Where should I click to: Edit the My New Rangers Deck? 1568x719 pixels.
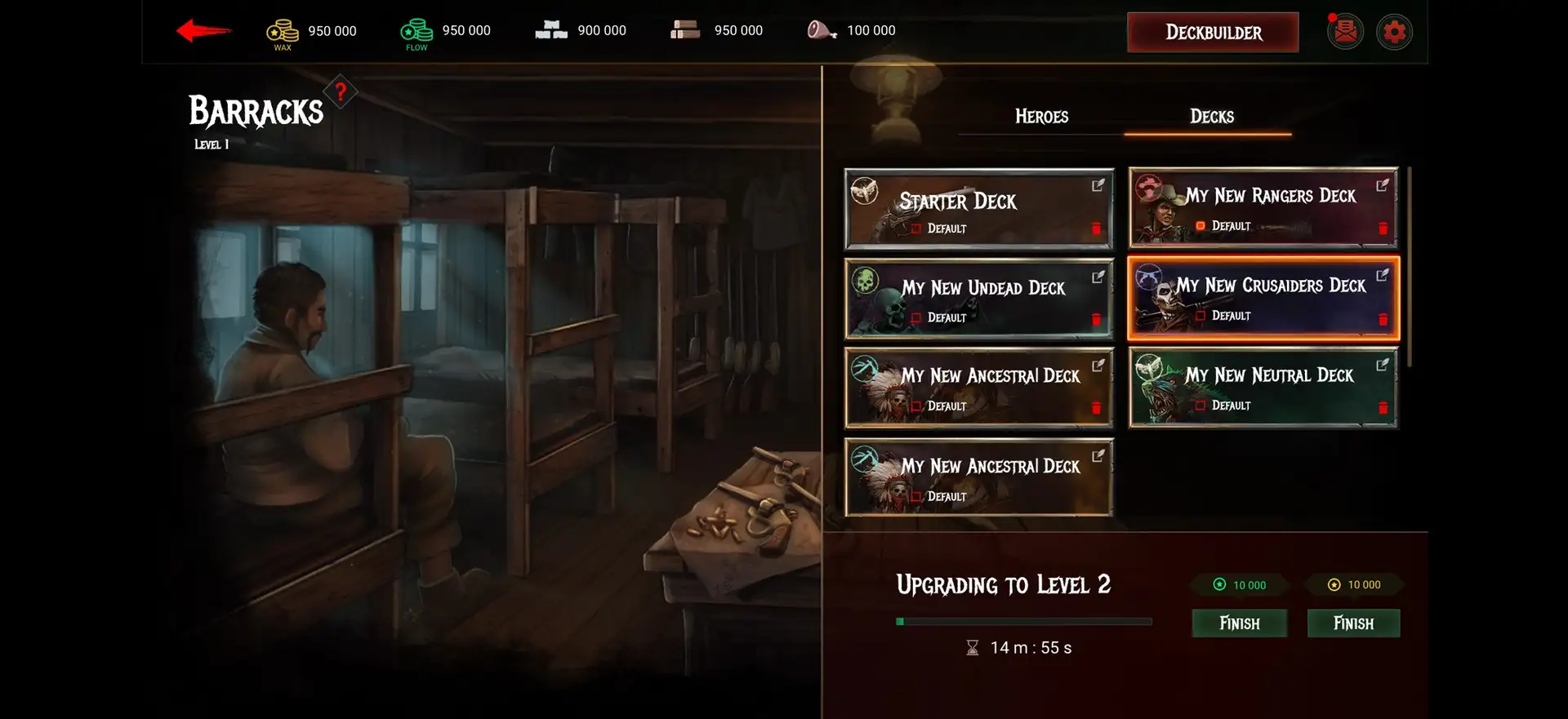1382,186
